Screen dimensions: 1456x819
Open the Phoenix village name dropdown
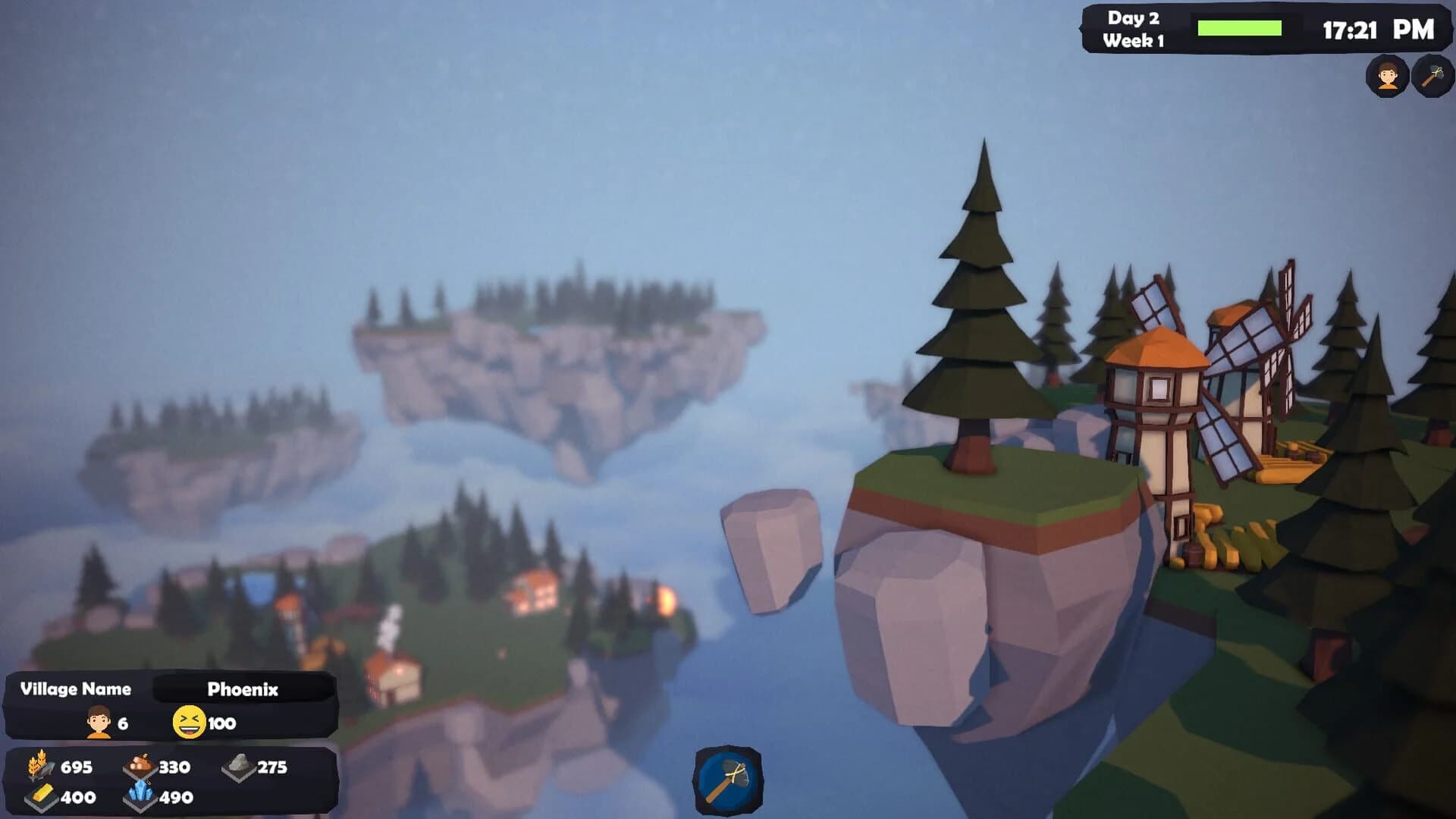pyautogui.click(x=244, y=690)
